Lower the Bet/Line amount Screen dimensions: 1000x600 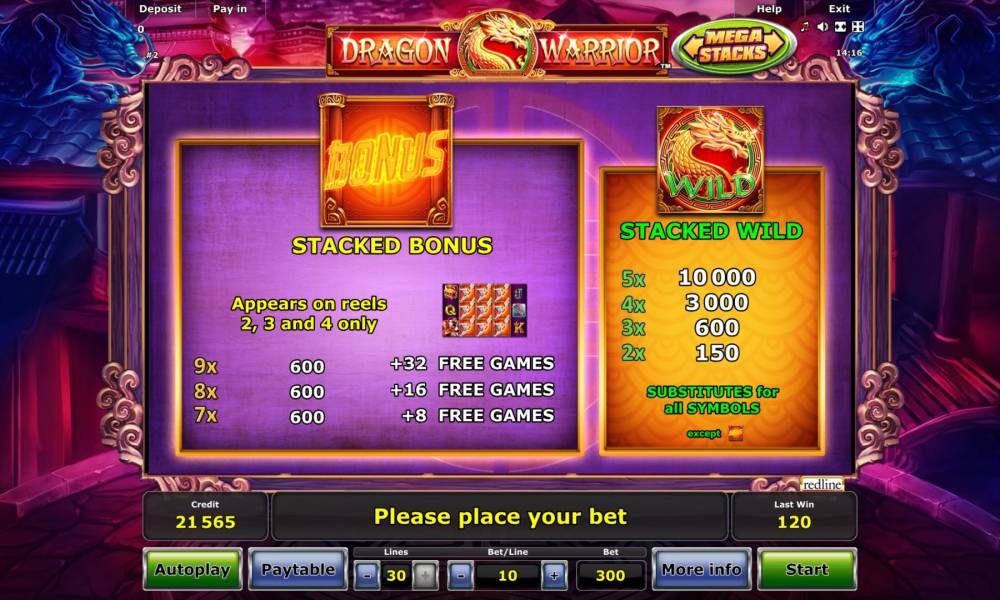tap(460, 575)
